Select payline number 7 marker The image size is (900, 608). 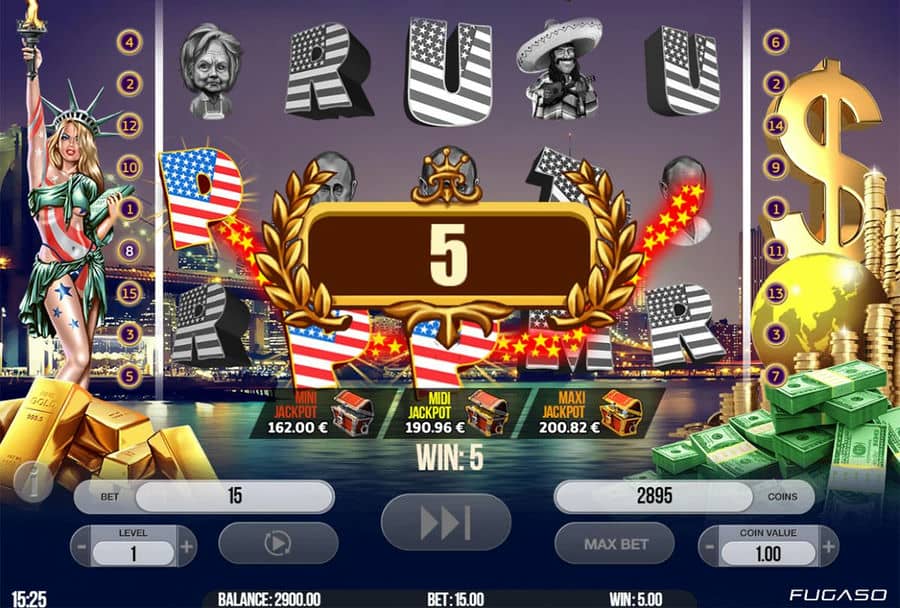pyautogui.click(x=775, y=376)
